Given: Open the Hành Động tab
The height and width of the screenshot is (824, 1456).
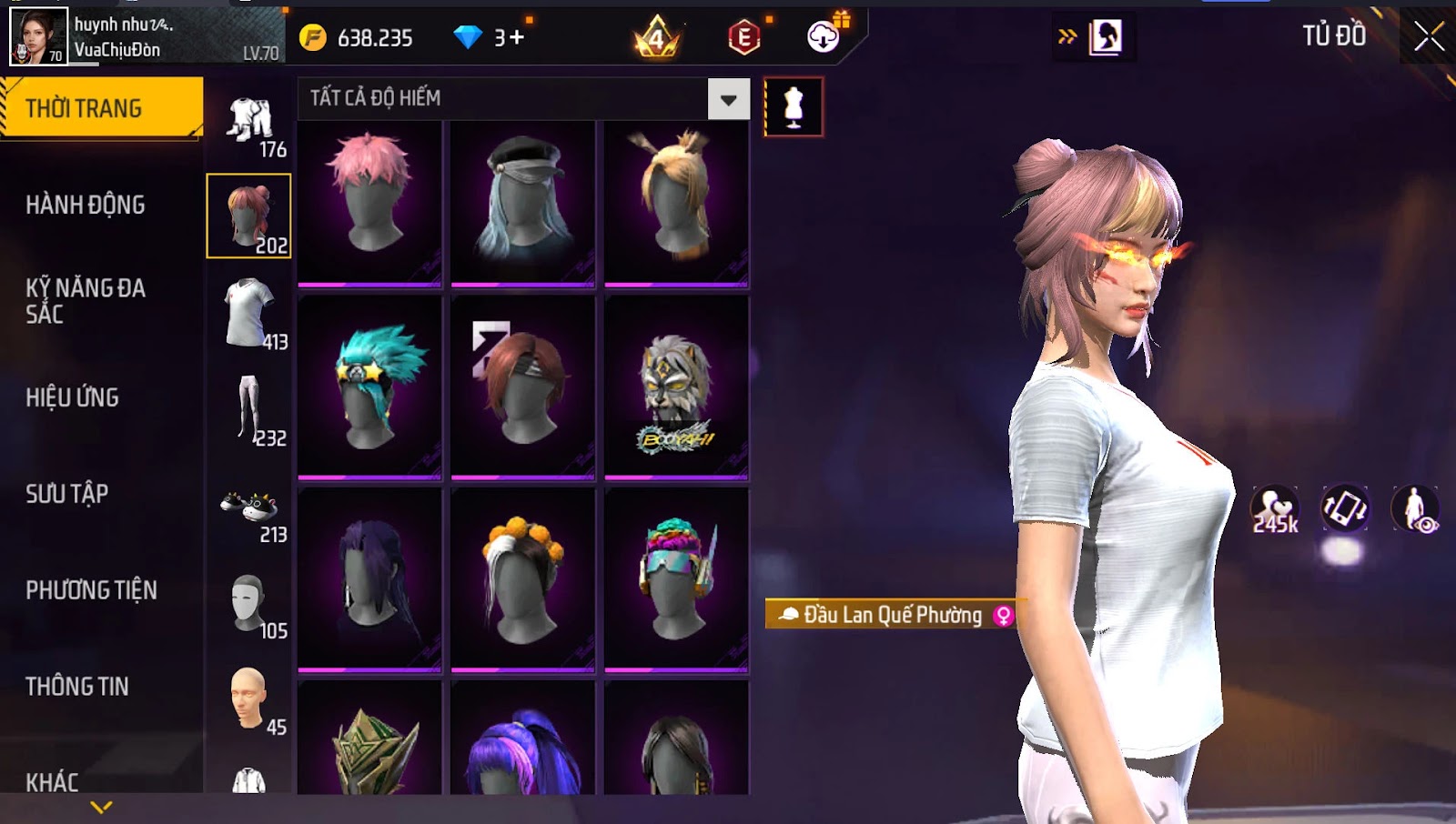Looking at the screenshot, I should pyautogui.click(x=86, y=205).
